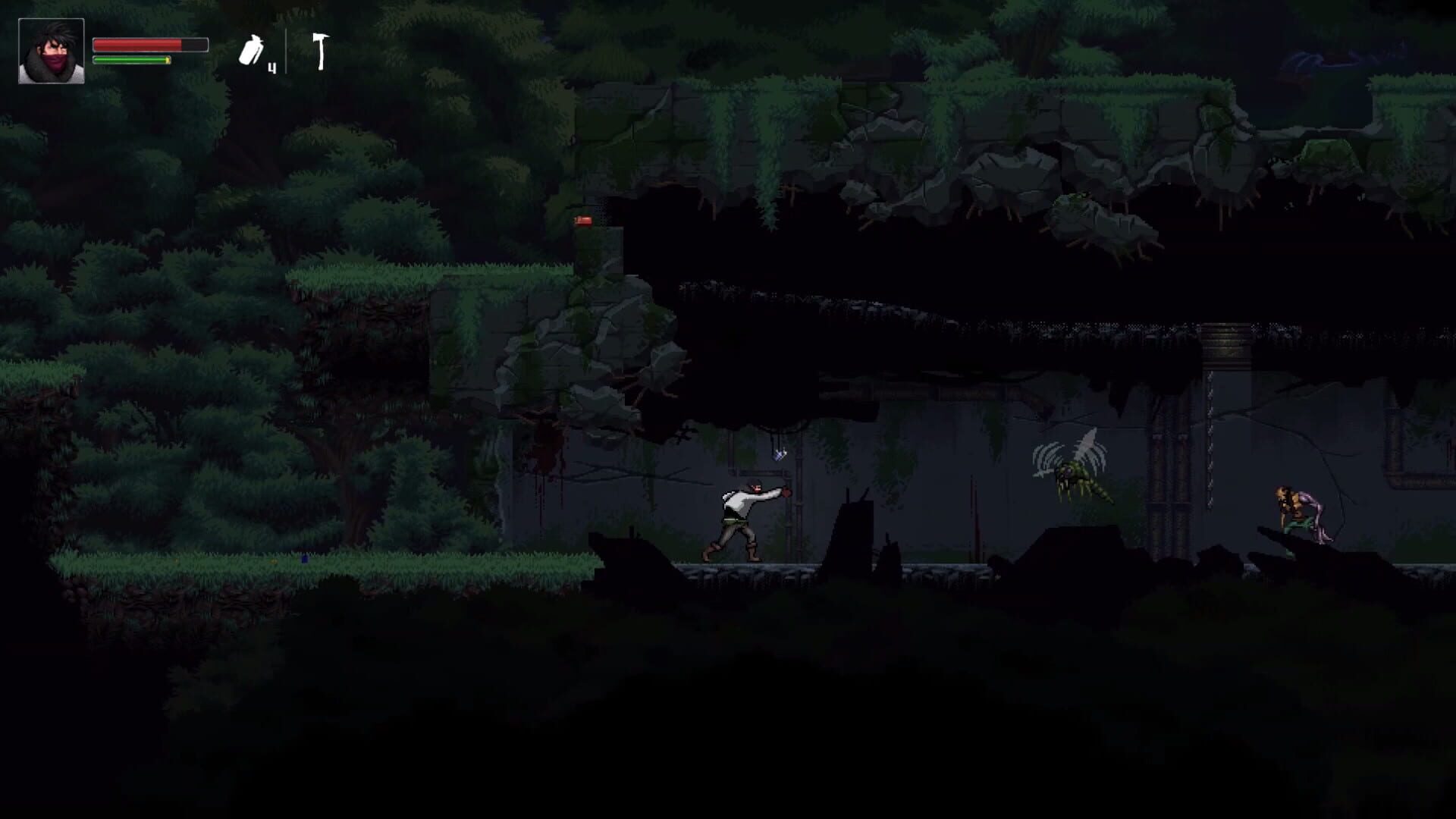Screen dimensions: 1456x819
Task: Toggle the red lever atop the stone pillar
Action: pyautogui.click(x=582, y=221)
